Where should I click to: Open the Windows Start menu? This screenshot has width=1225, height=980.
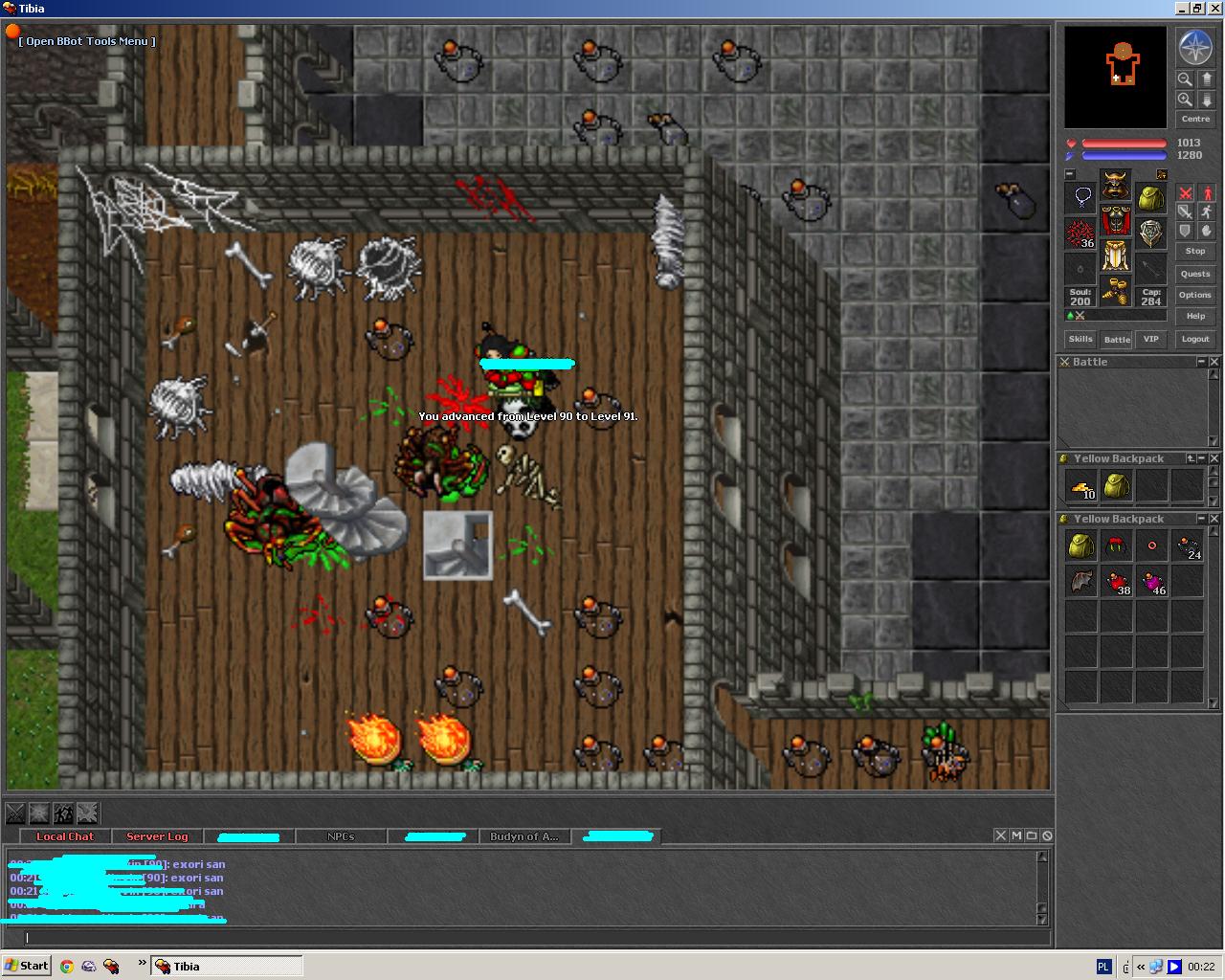coord(27,966)
